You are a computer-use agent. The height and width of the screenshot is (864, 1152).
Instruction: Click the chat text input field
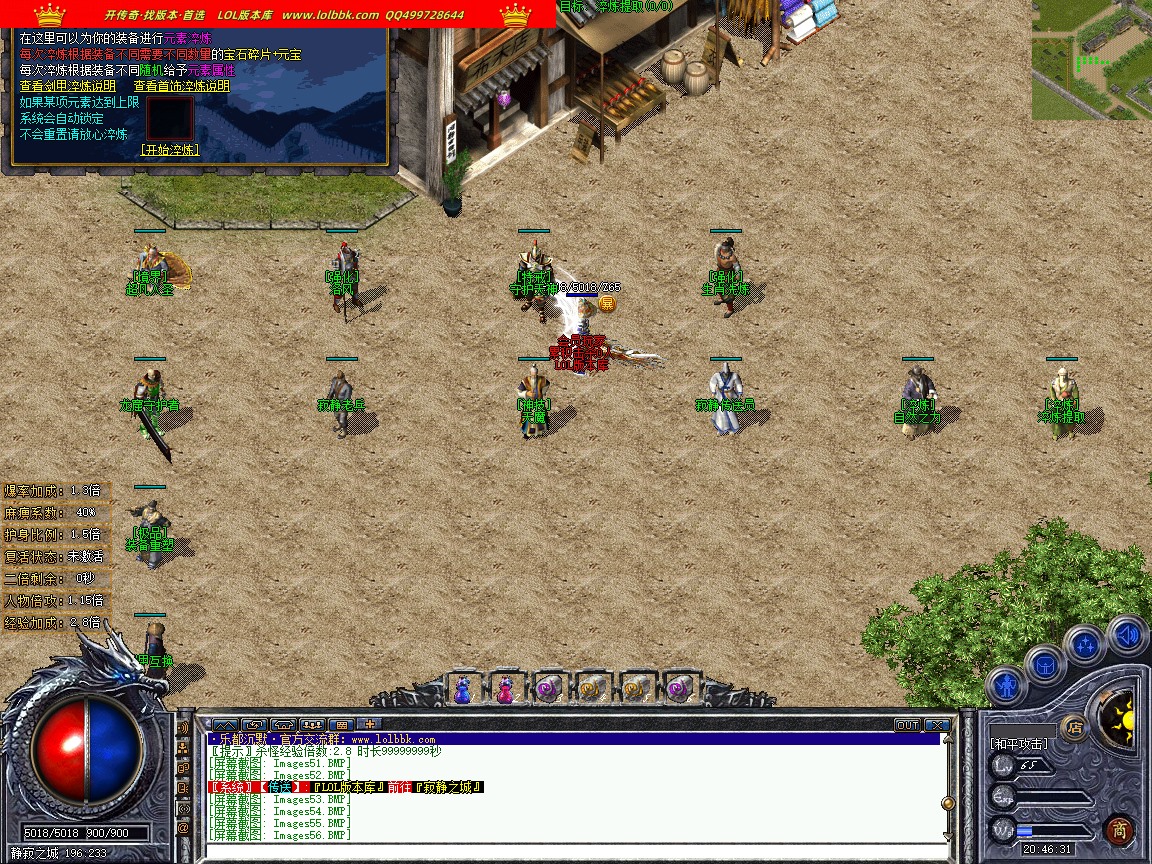point(570,851)
